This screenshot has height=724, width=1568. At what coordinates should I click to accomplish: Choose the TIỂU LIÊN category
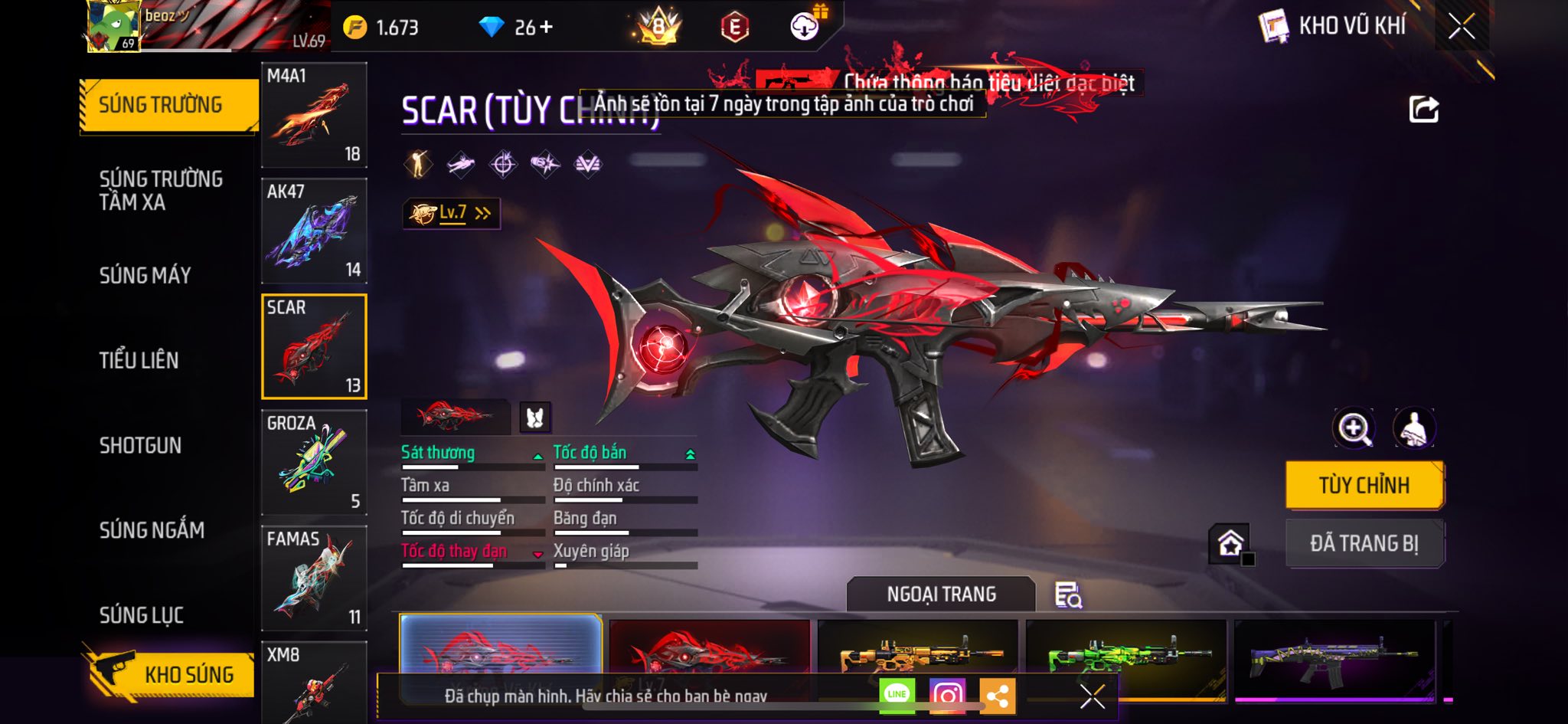(139, 360)
